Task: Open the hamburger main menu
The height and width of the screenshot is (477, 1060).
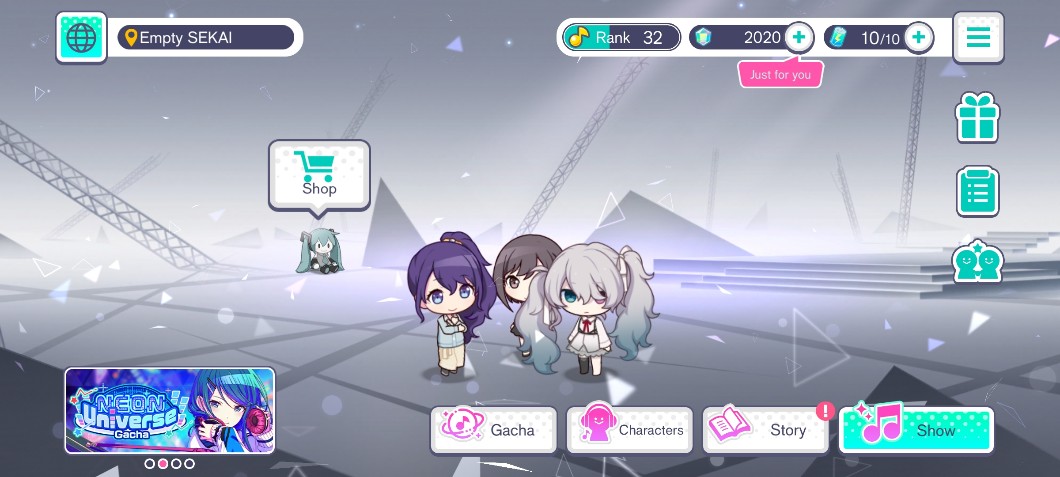Action: tap(978, 38)
